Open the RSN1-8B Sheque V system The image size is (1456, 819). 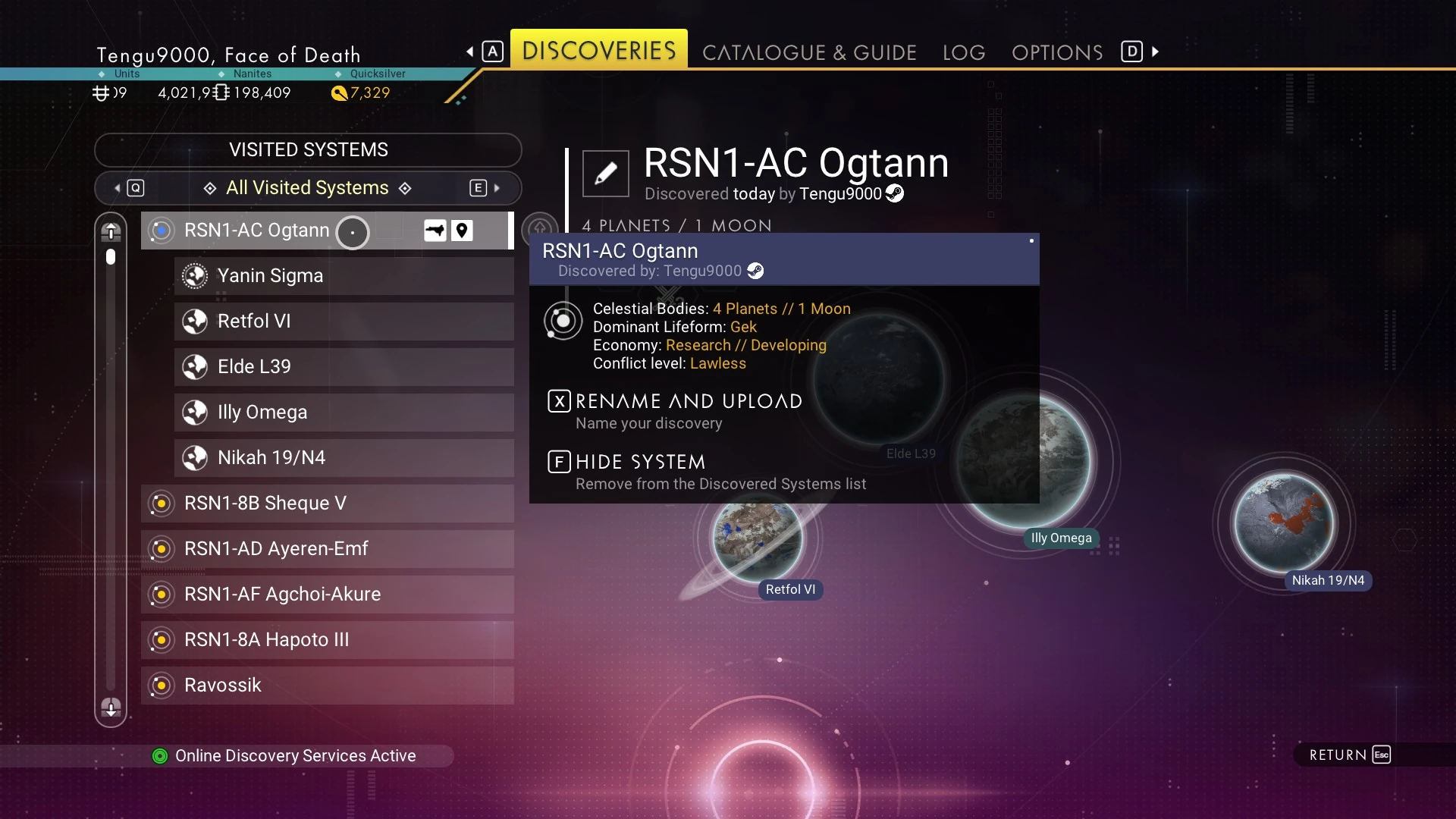[x=327, y=504]
